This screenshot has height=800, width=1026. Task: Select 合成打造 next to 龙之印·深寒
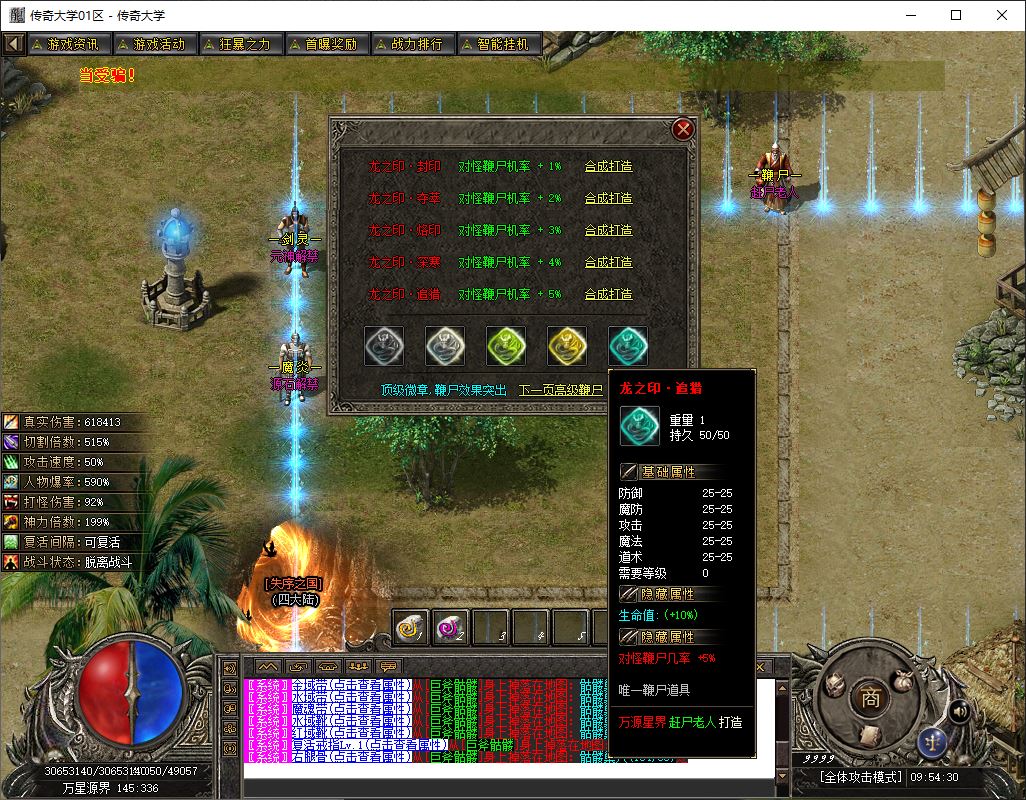(608, 262)
